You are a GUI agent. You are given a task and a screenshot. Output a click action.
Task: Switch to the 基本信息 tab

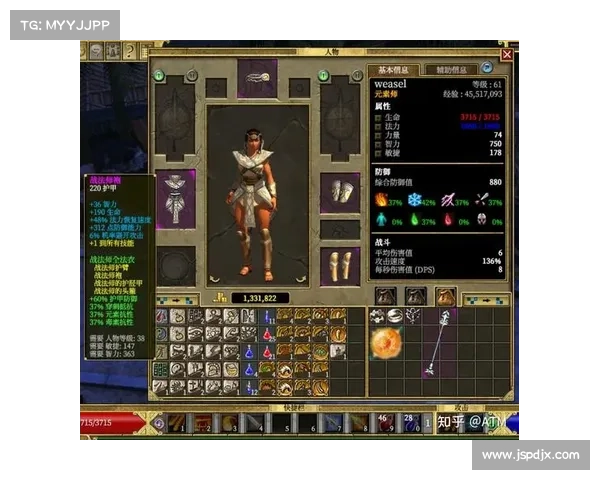(392, 70)
